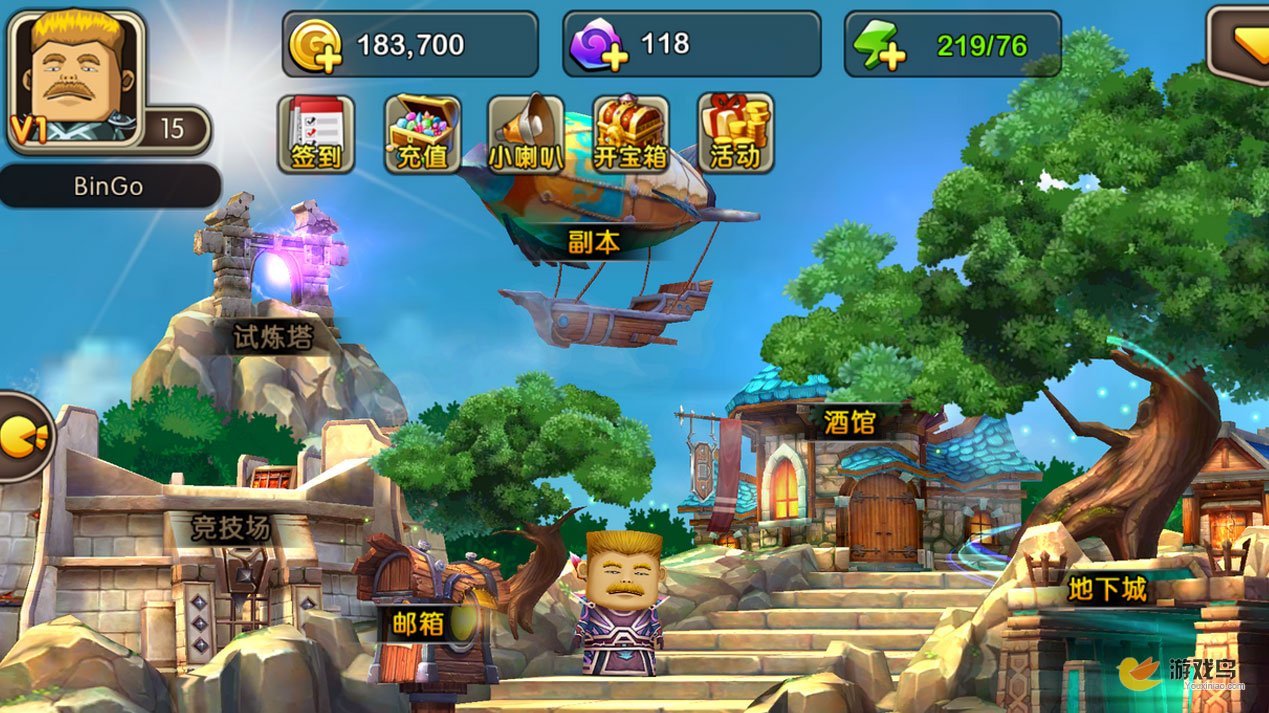
Task: Open the 小喇叭 announcement horn
Action: click(x=526, y=133)
